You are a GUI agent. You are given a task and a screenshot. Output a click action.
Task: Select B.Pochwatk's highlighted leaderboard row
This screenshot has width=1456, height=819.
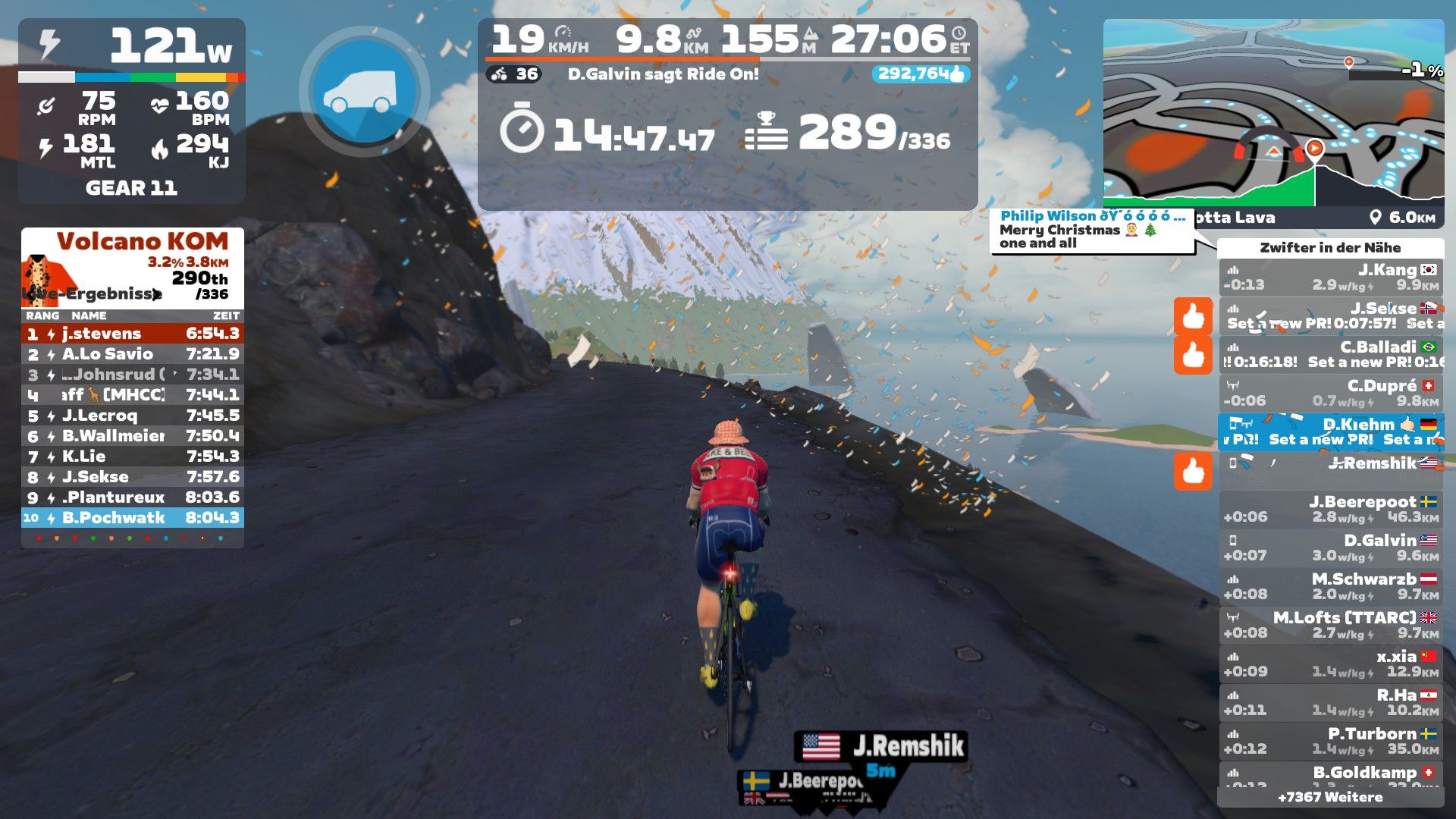133,518
